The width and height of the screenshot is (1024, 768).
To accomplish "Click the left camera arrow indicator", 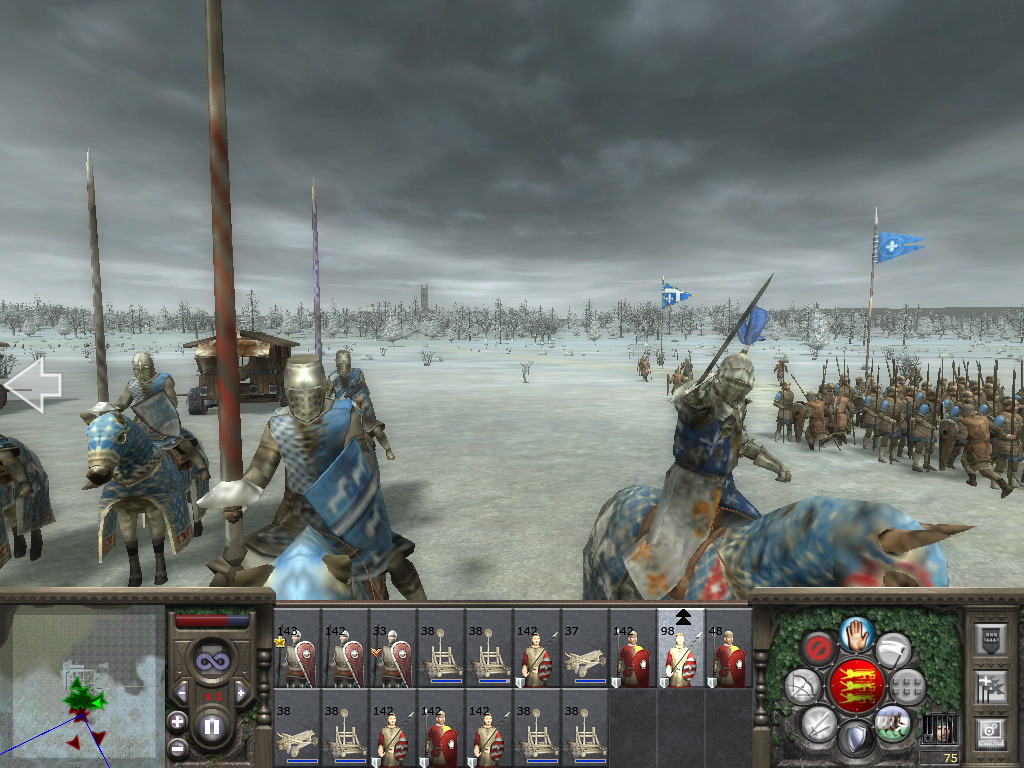I will [33, 386].
